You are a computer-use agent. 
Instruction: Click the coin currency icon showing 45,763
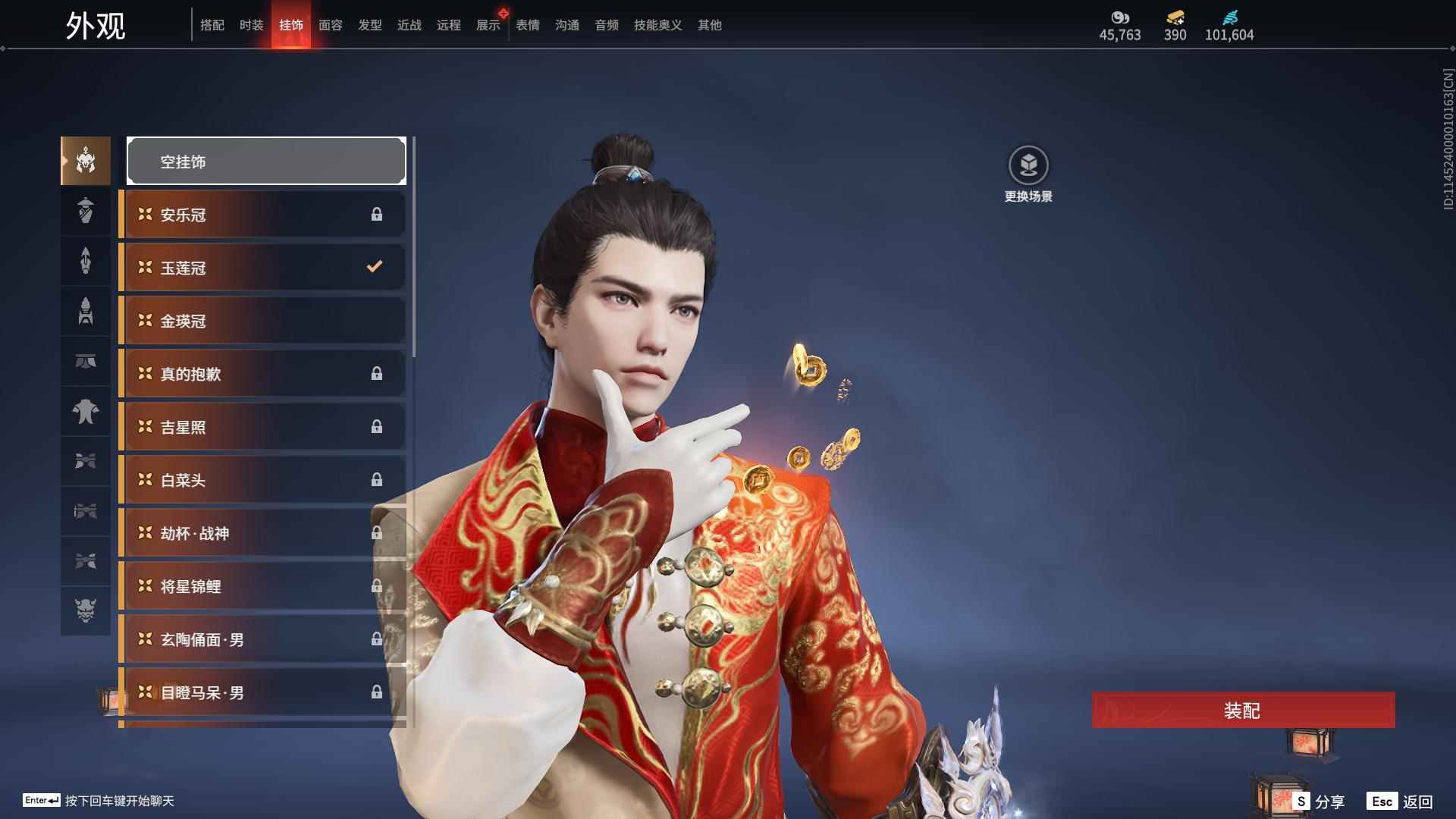[1119, 18]
